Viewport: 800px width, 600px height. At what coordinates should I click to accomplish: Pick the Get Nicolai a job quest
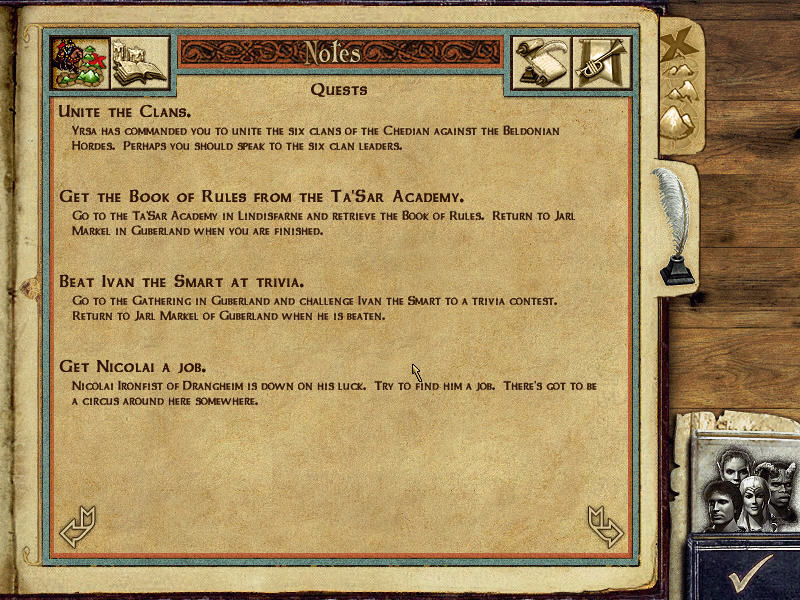tap(133, 366)
